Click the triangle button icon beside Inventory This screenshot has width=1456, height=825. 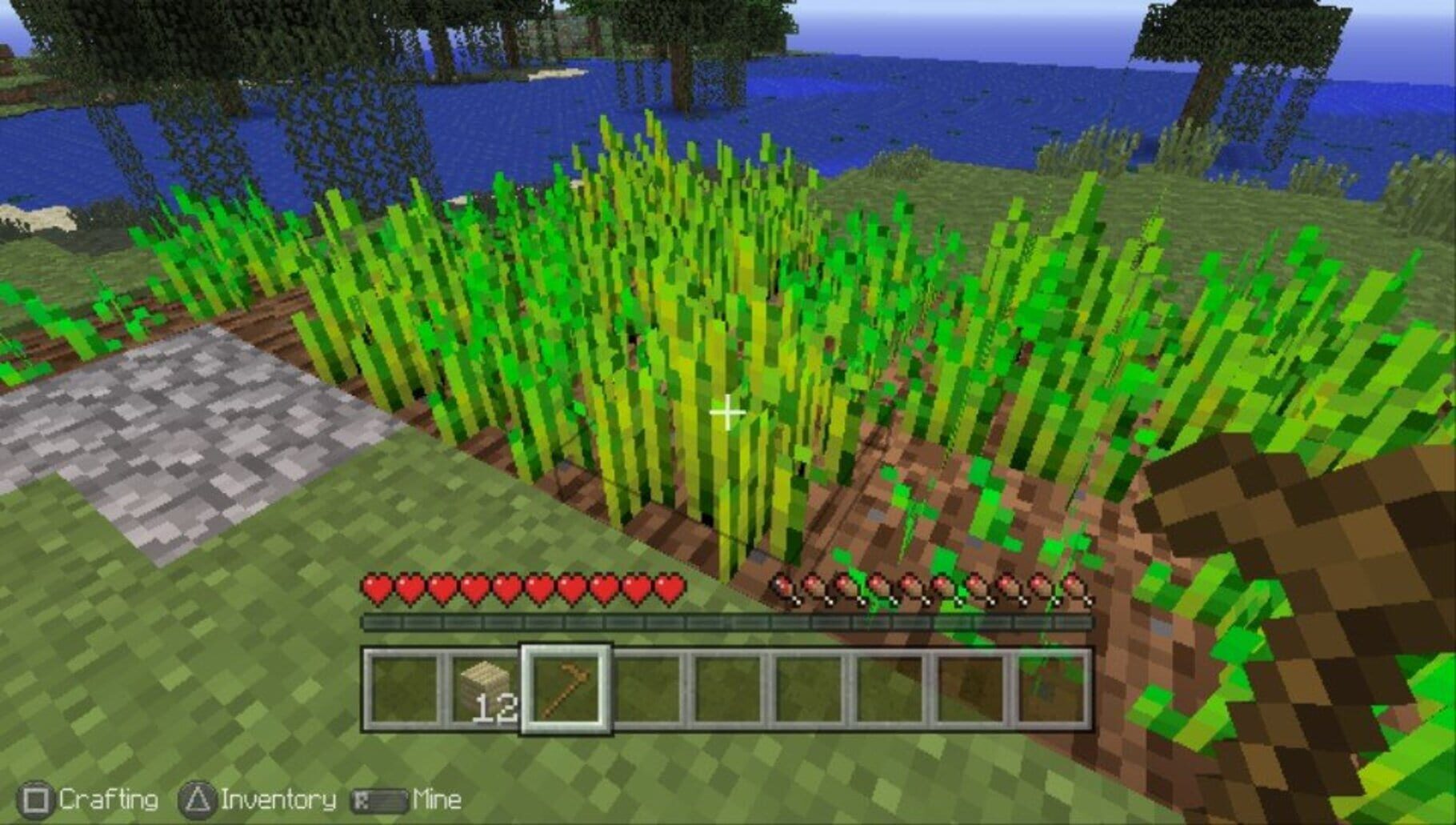198,798
